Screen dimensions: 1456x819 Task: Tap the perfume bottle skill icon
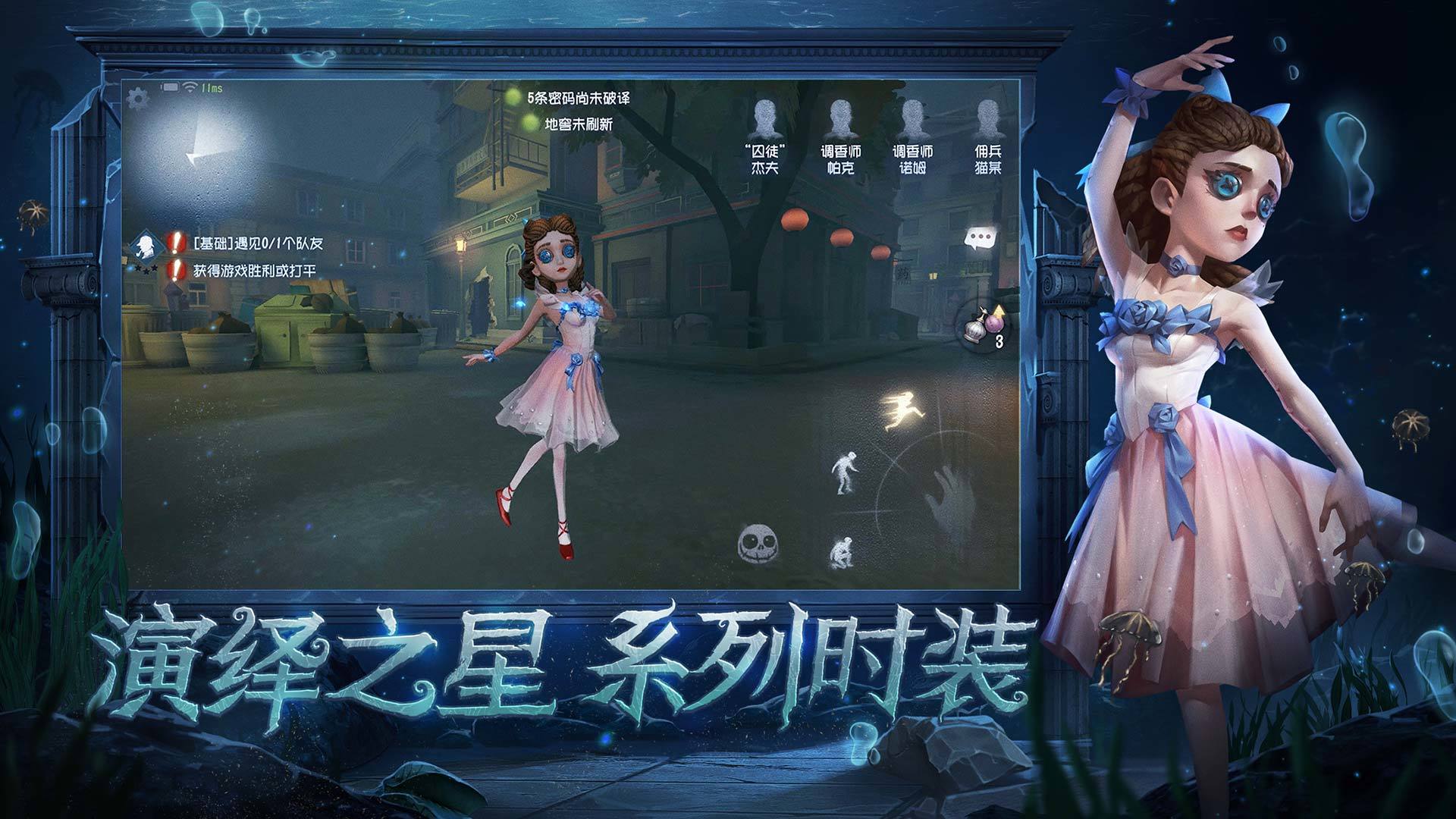point(986,325)
